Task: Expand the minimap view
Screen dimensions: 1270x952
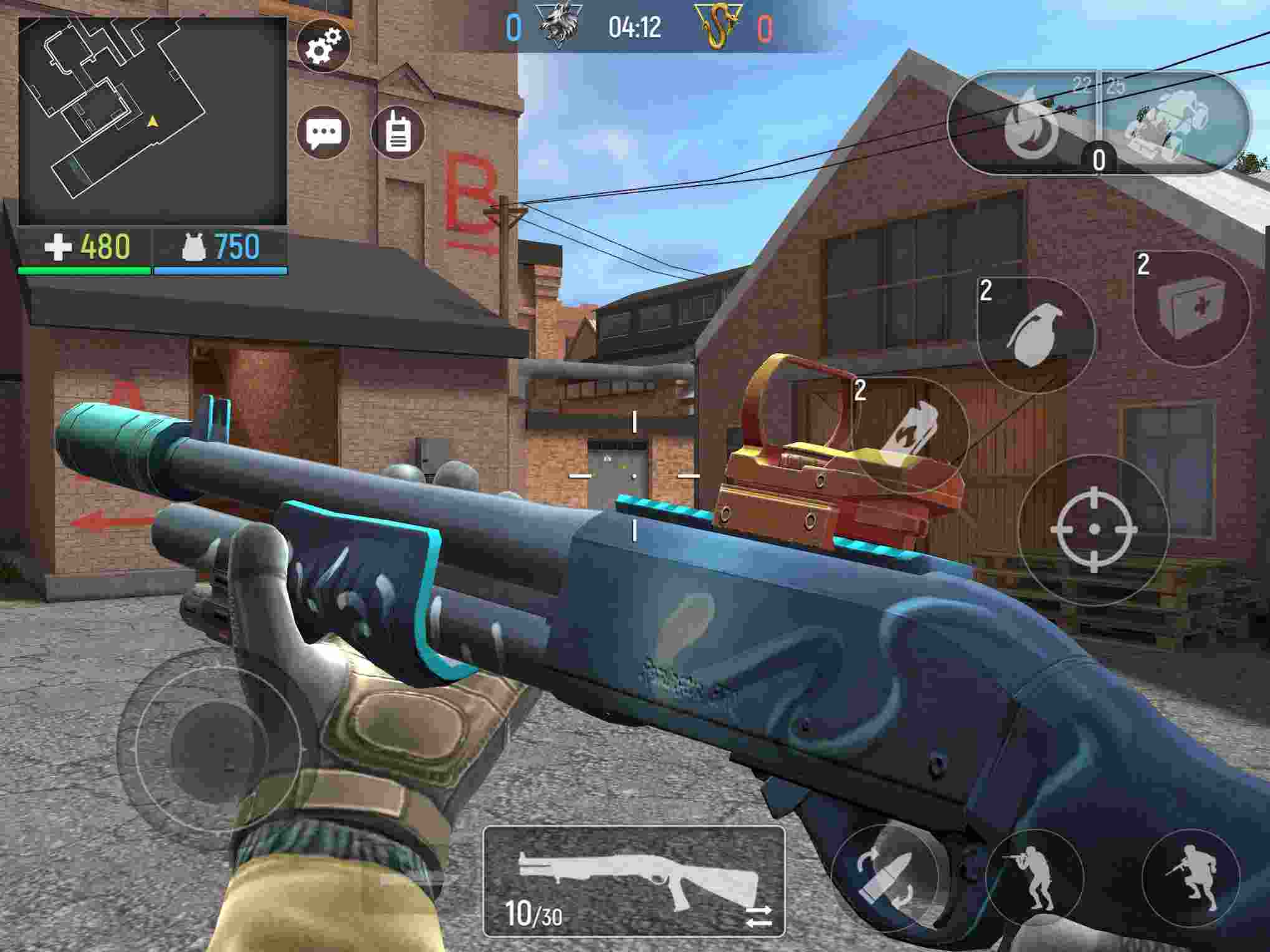Action: pyautogui.click(x=150, y=118)
